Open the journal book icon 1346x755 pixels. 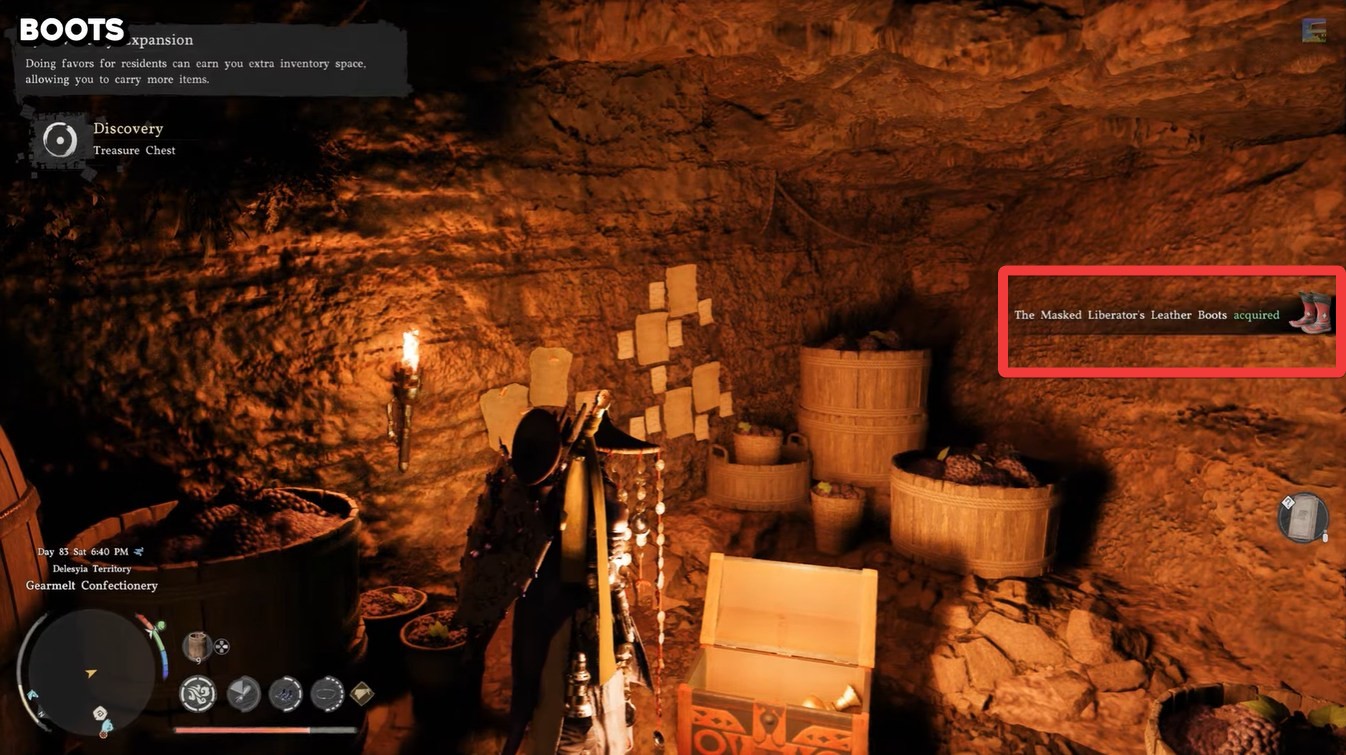click(x=1302, y=518)
